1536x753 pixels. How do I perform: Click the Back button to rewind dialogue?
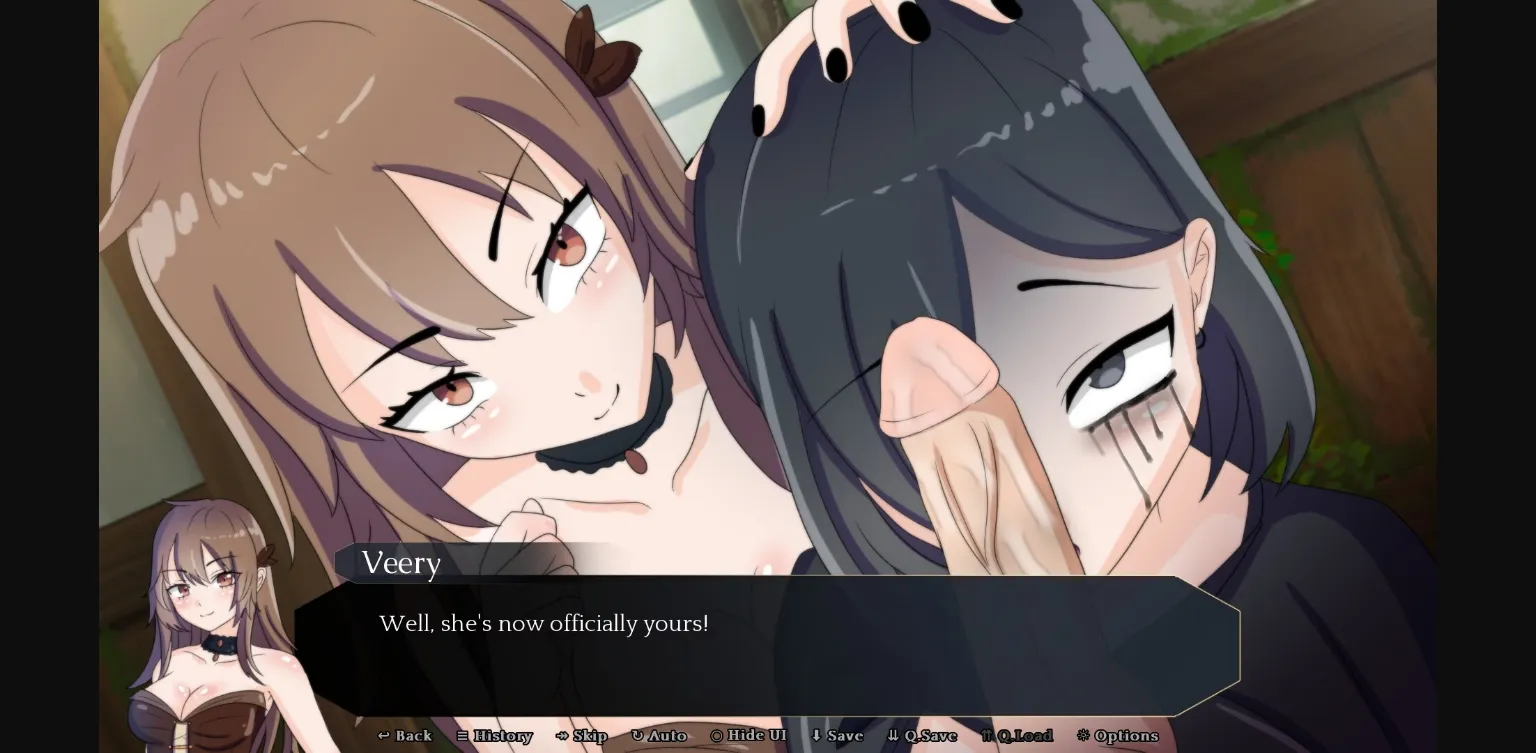[405, 735]
